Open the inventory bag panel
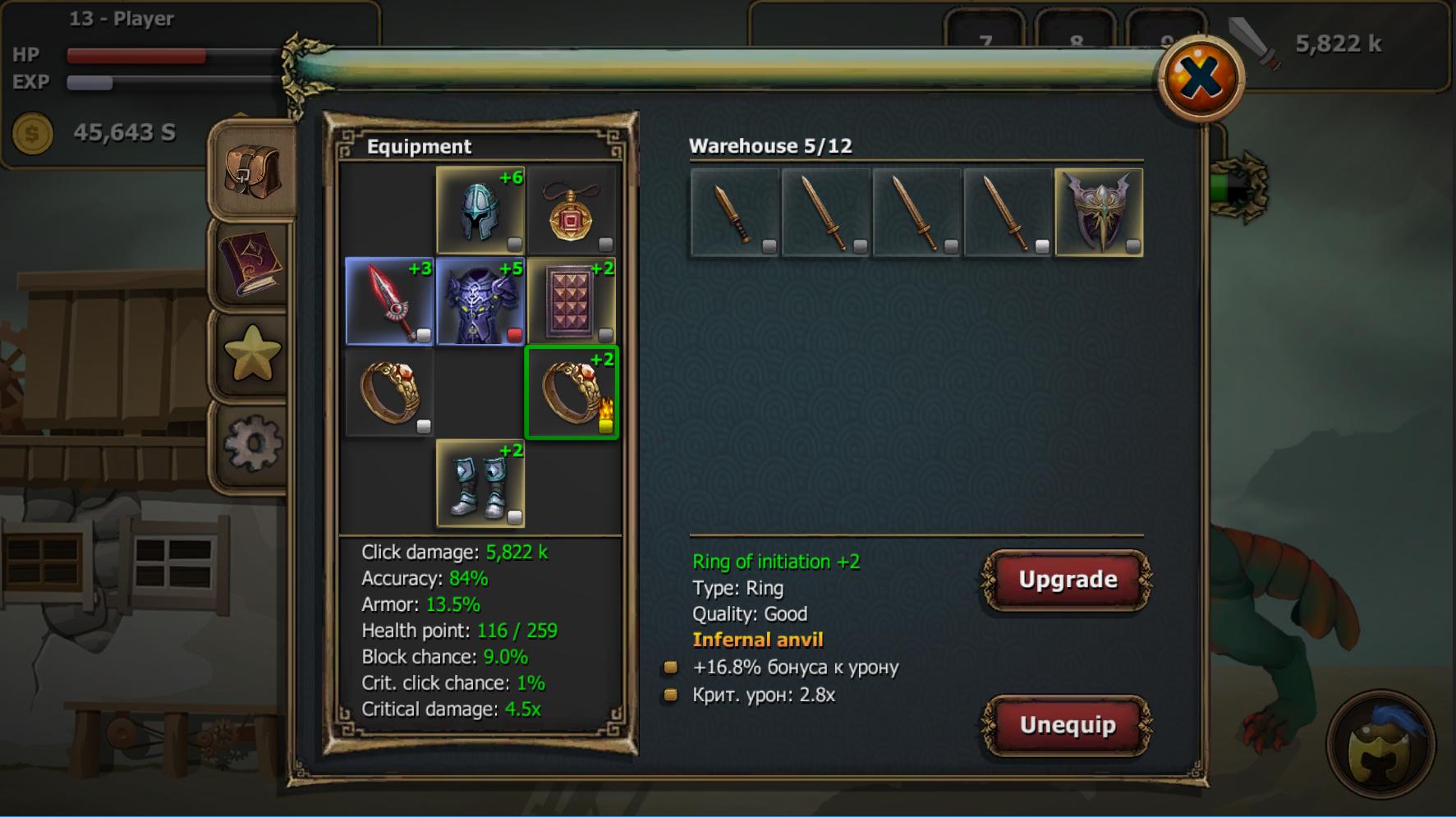1456x817 pixels. 250,177
